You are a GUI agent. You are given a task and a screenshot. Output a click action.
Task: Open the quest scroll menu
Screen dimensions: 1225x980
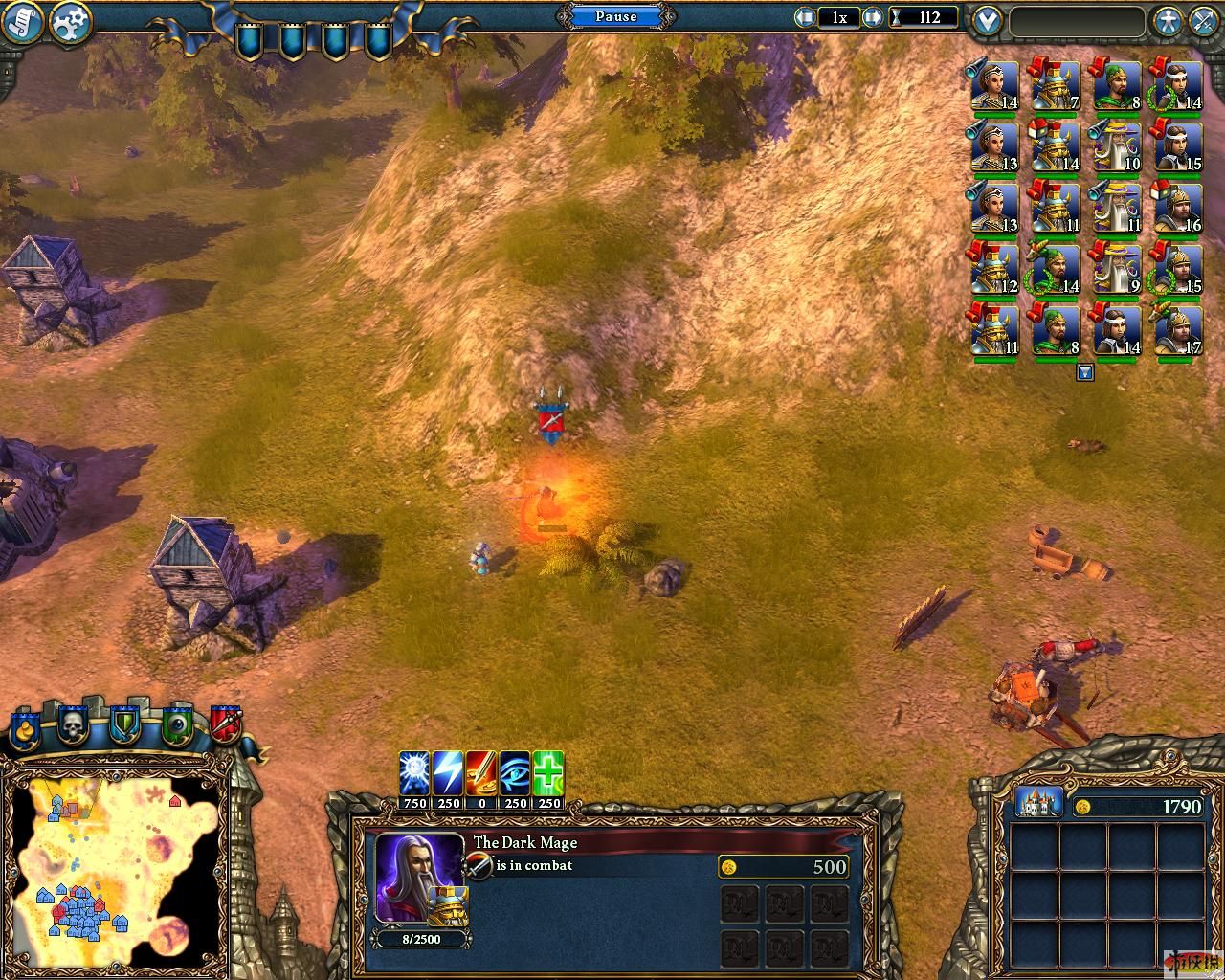pos(23,23)
